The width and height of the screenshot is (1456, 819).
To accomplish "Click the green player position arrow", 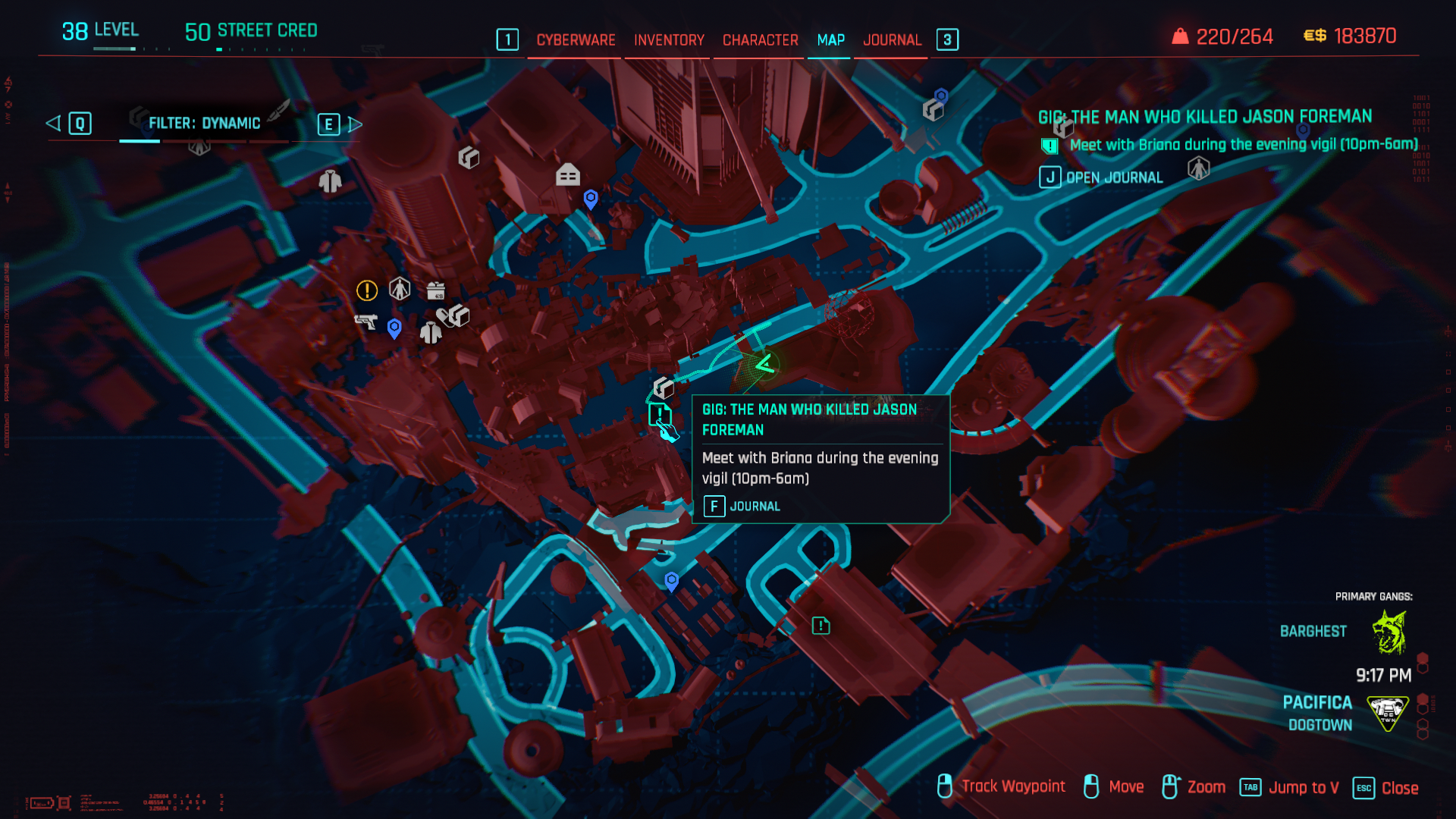I will tap(765, 365).
